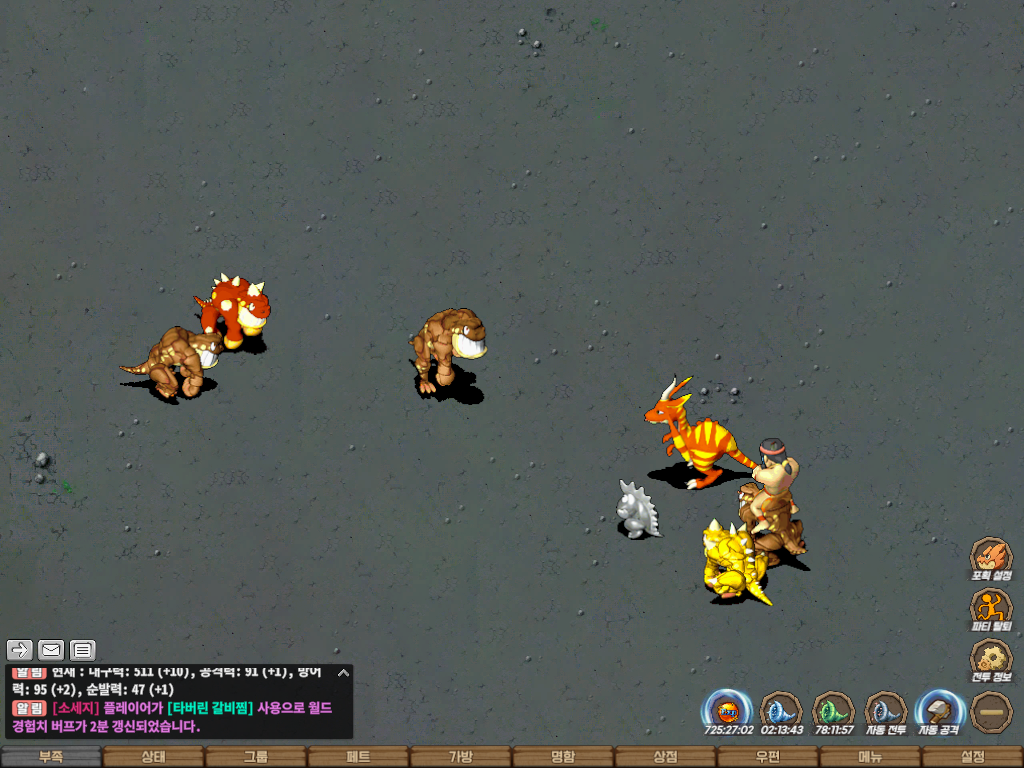Open the 부족 (tribe) menu

tap(51, 757)
